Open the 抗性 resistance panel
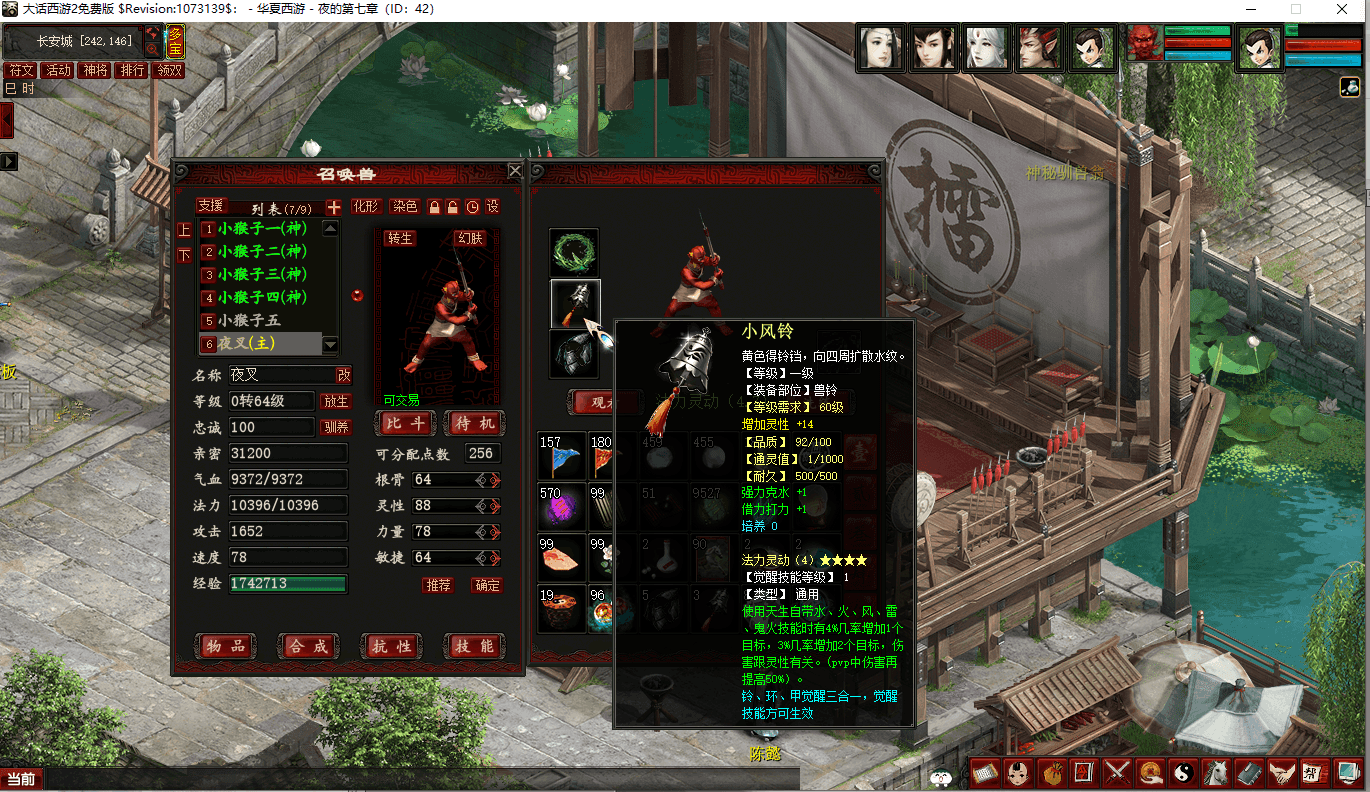 click(390, 647)
